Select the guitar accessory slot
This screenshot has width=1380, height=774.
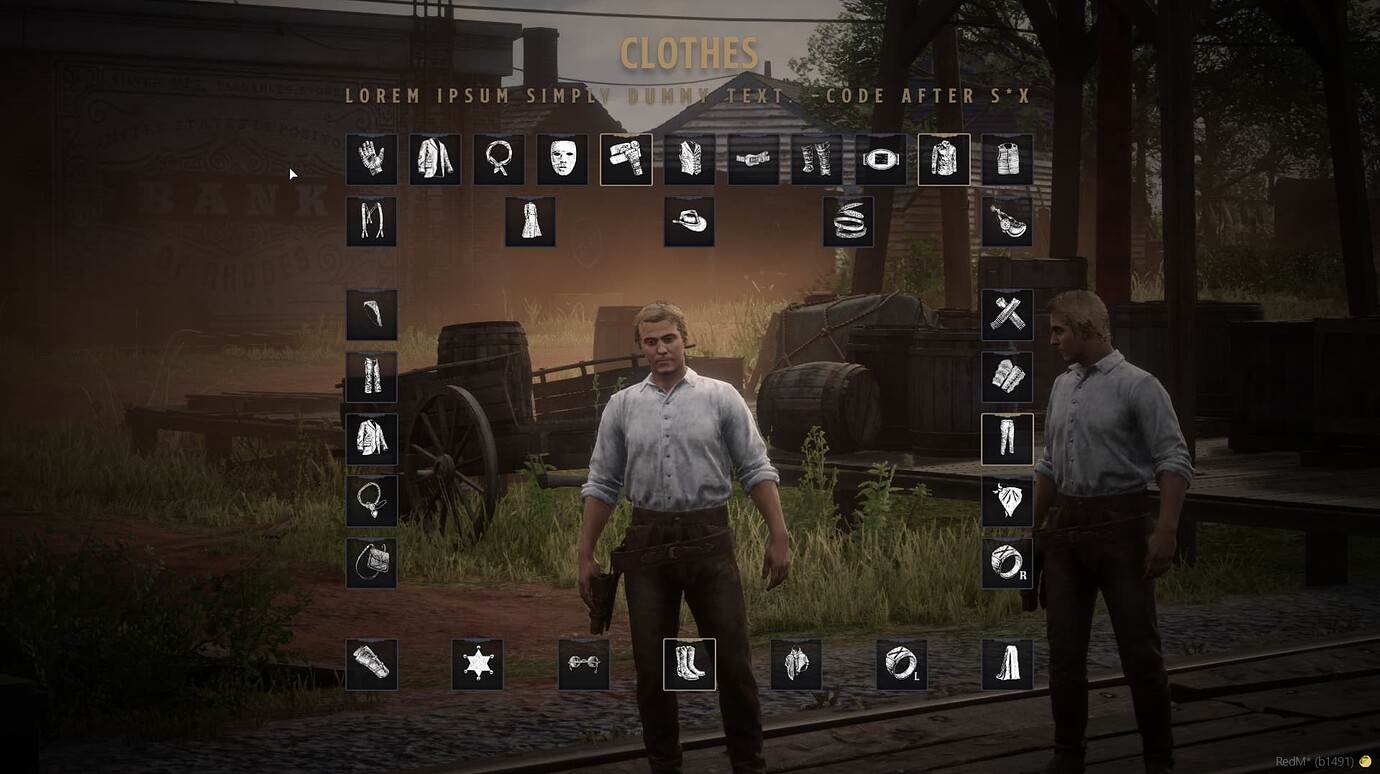coord(1009,221)
